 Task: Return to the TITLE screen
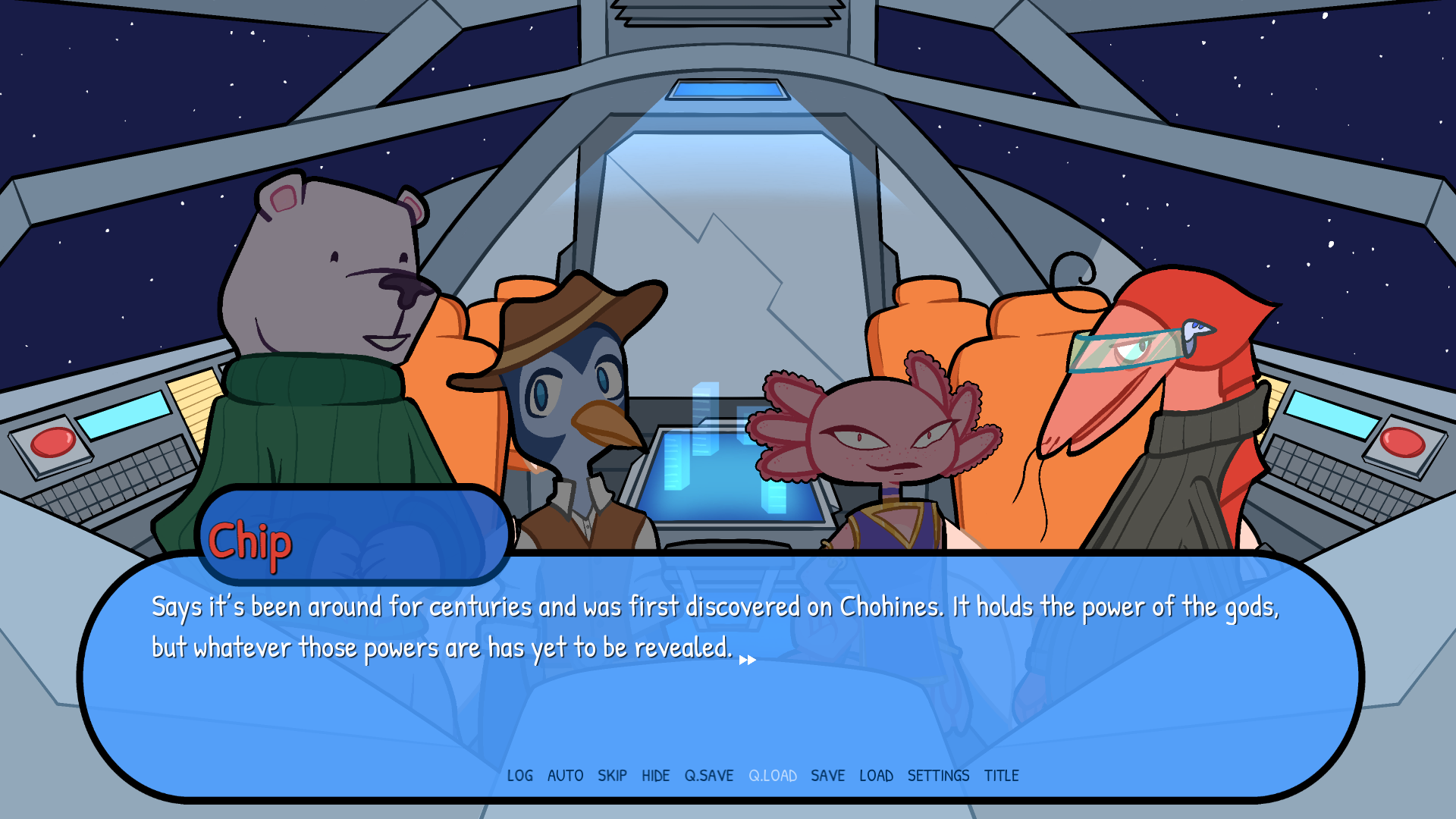(x=1003, y=776)
